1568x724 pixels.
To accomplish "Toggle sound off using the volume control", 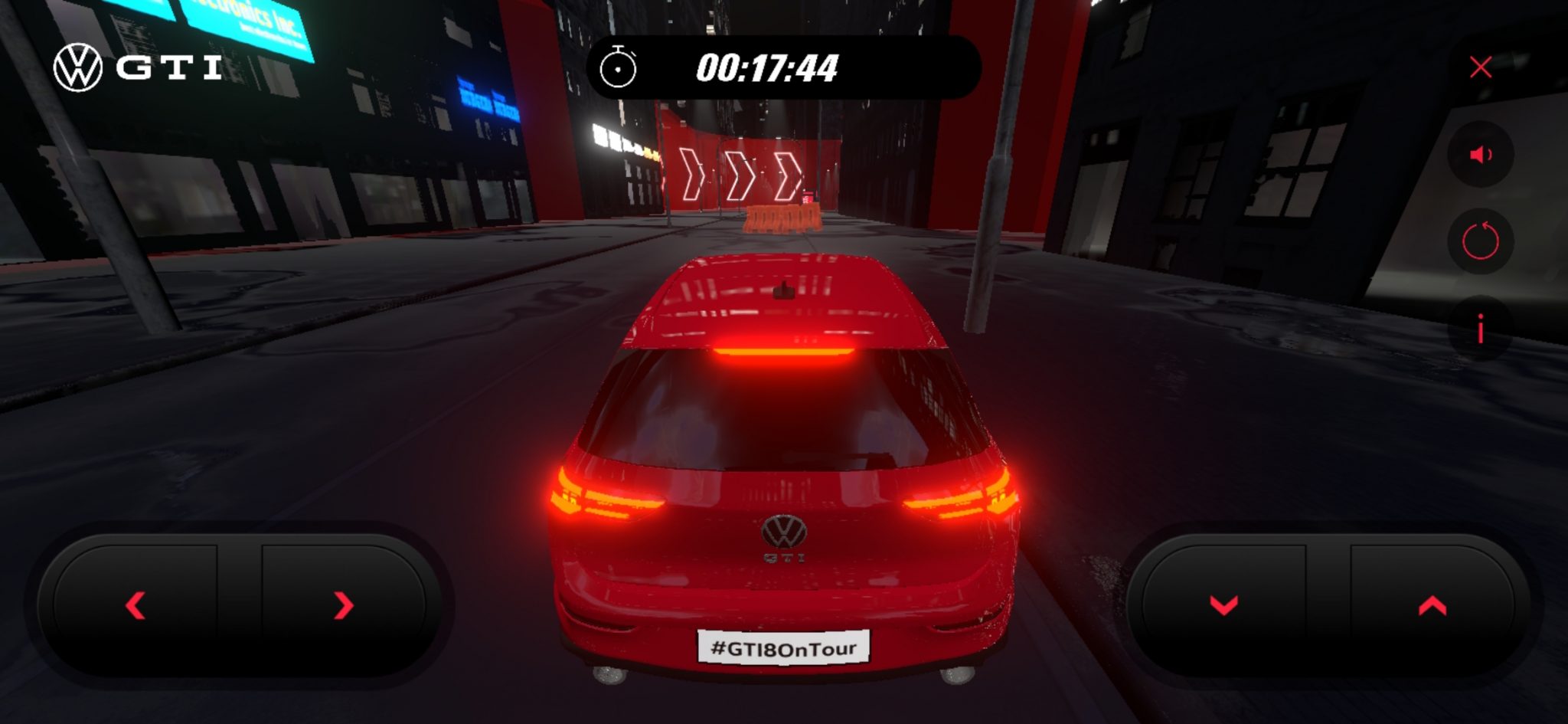I will (x=1480, y=152).
